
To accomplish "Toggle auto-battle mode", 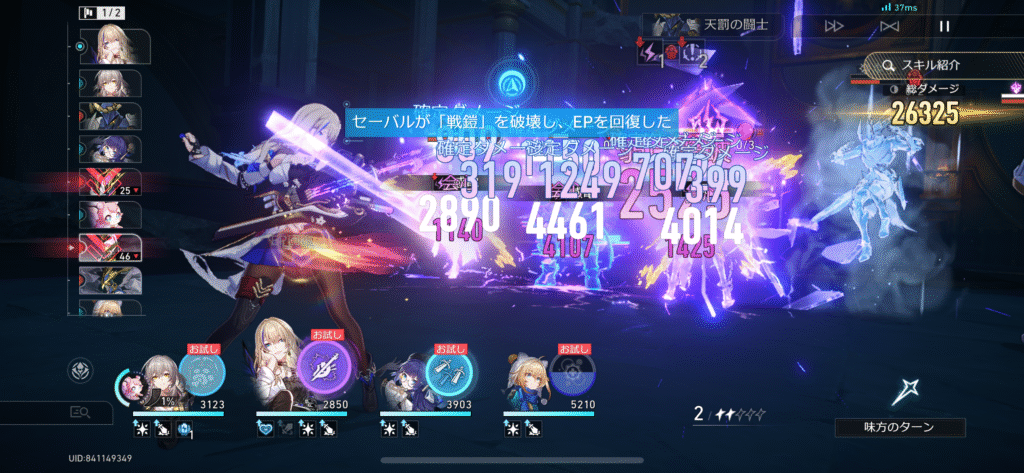I will click(889, 26).
